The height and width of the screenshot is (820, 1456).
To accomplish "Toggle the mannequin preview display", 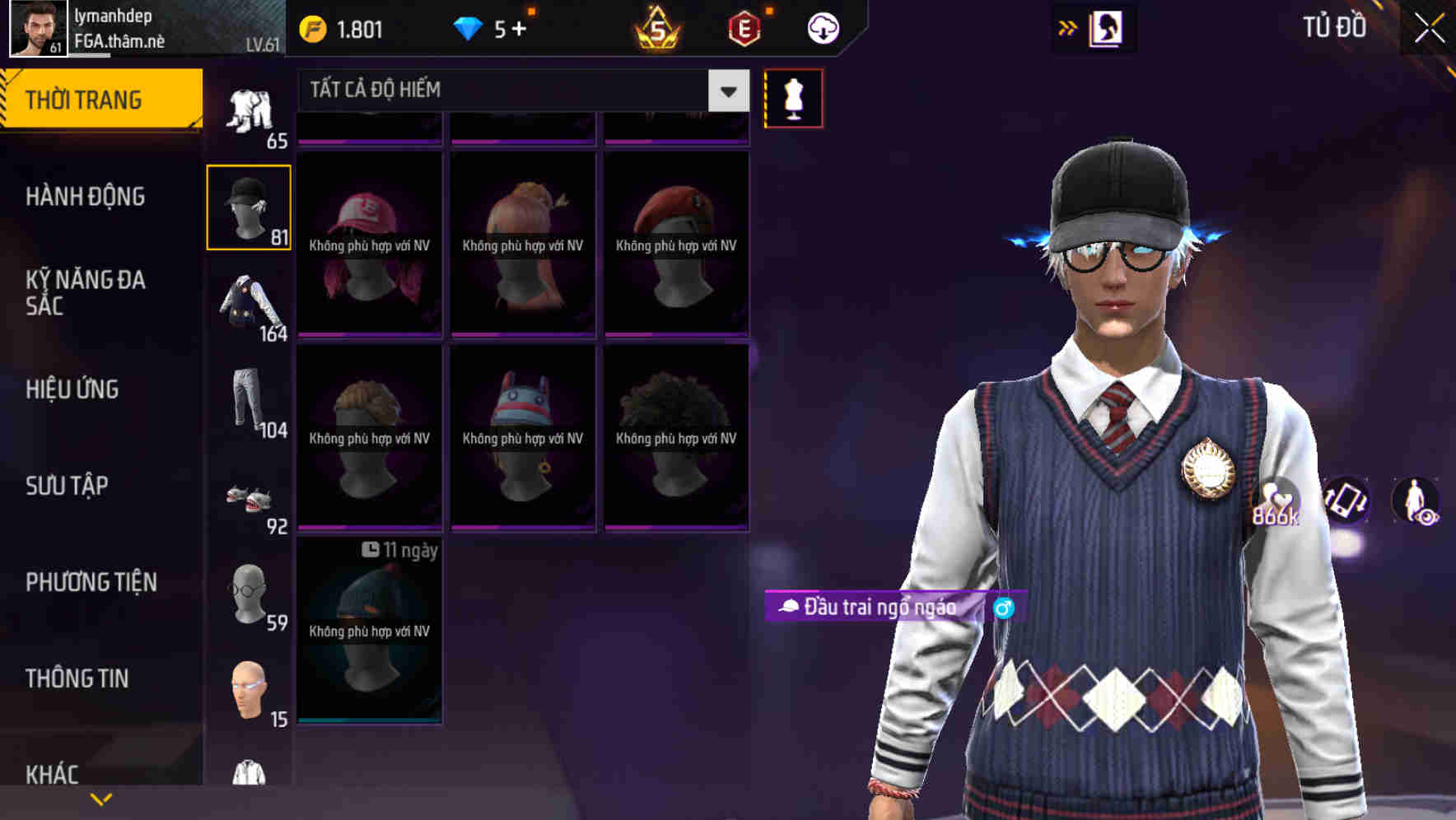I will pos(793,98).
